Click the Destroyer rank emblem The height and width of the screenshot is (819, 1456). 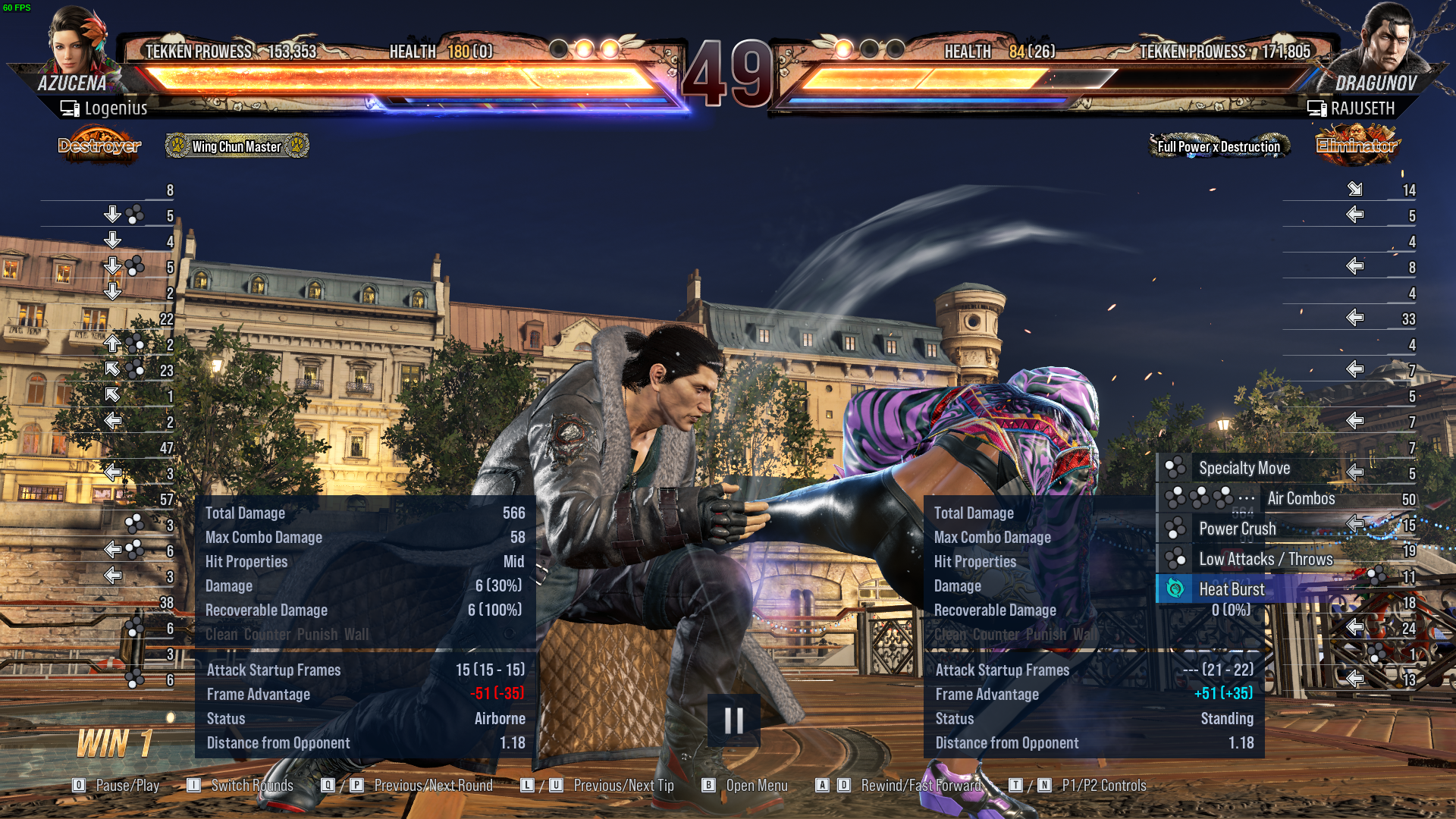99,146
